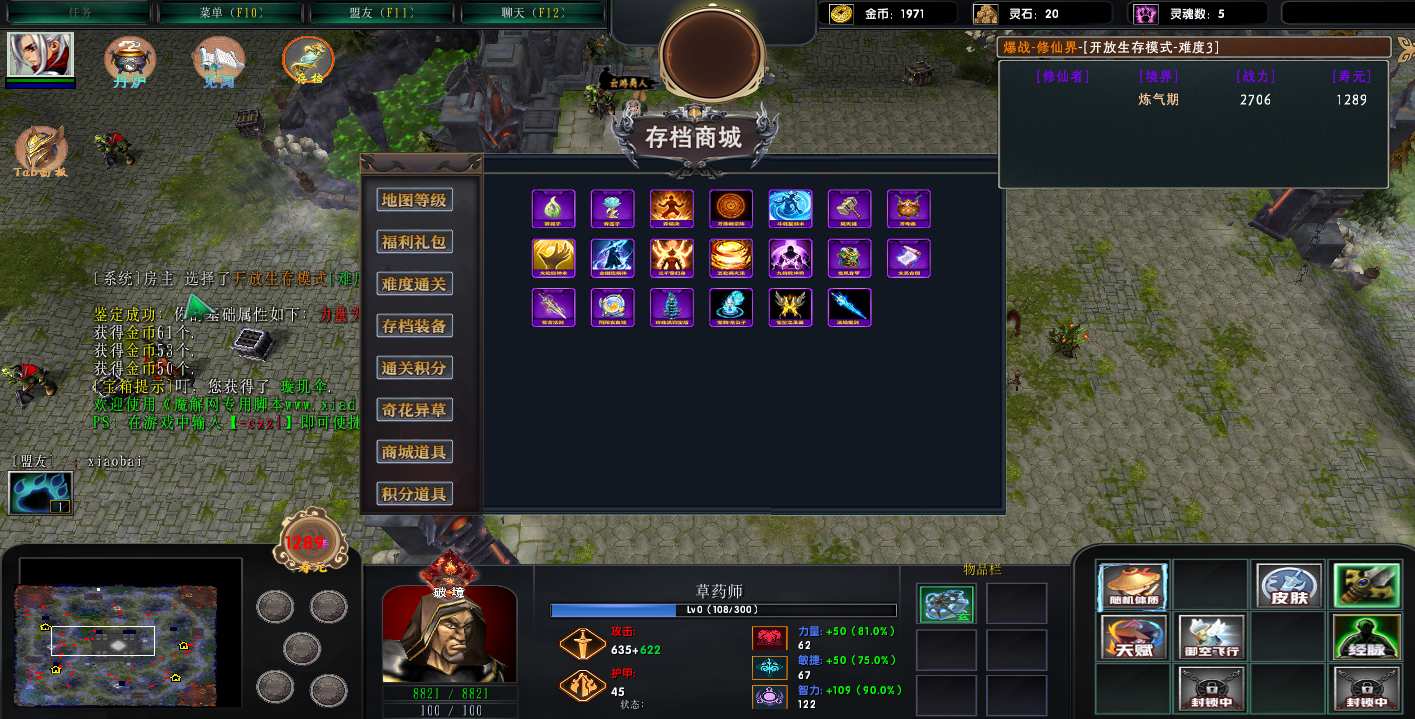Screen dimensions: 1415x719
Task: Click the 丹炉 cauldron icon
Action: tap(130, 60)
